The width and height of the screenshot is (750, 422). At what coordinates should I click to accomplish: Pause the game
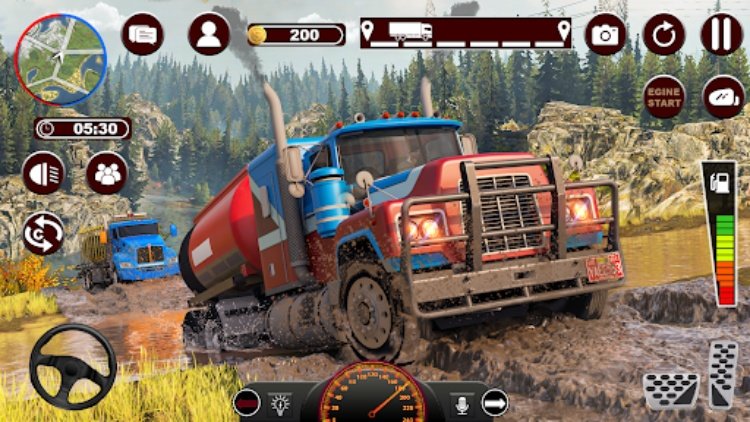(721, 34)
